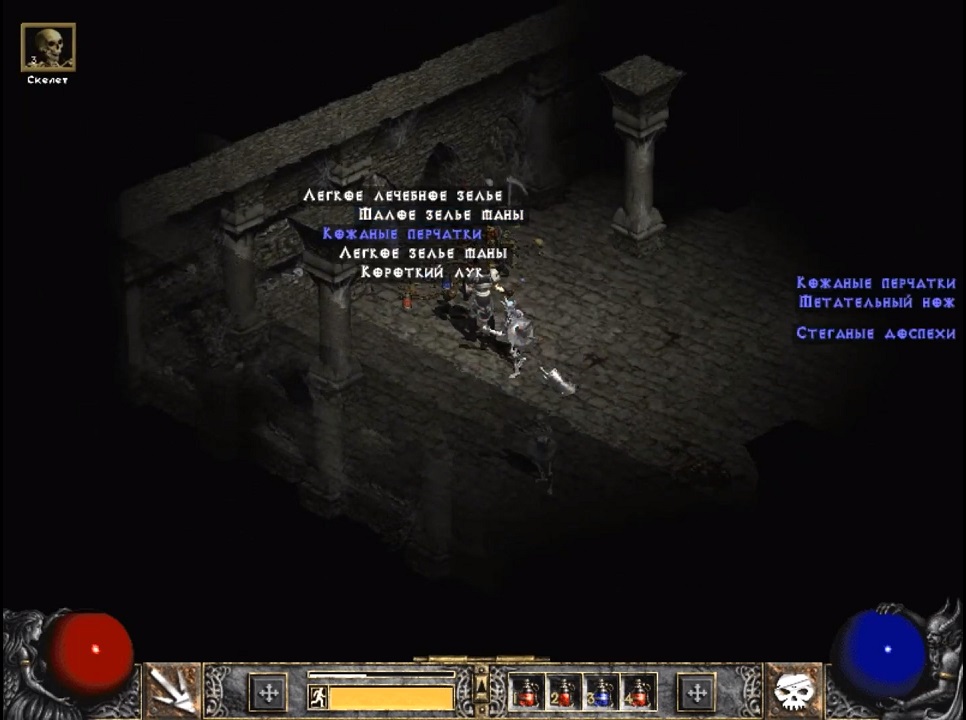966x720 pixels.
Task: Open the right-hand skull skill selector
Action: pos(794,691)
